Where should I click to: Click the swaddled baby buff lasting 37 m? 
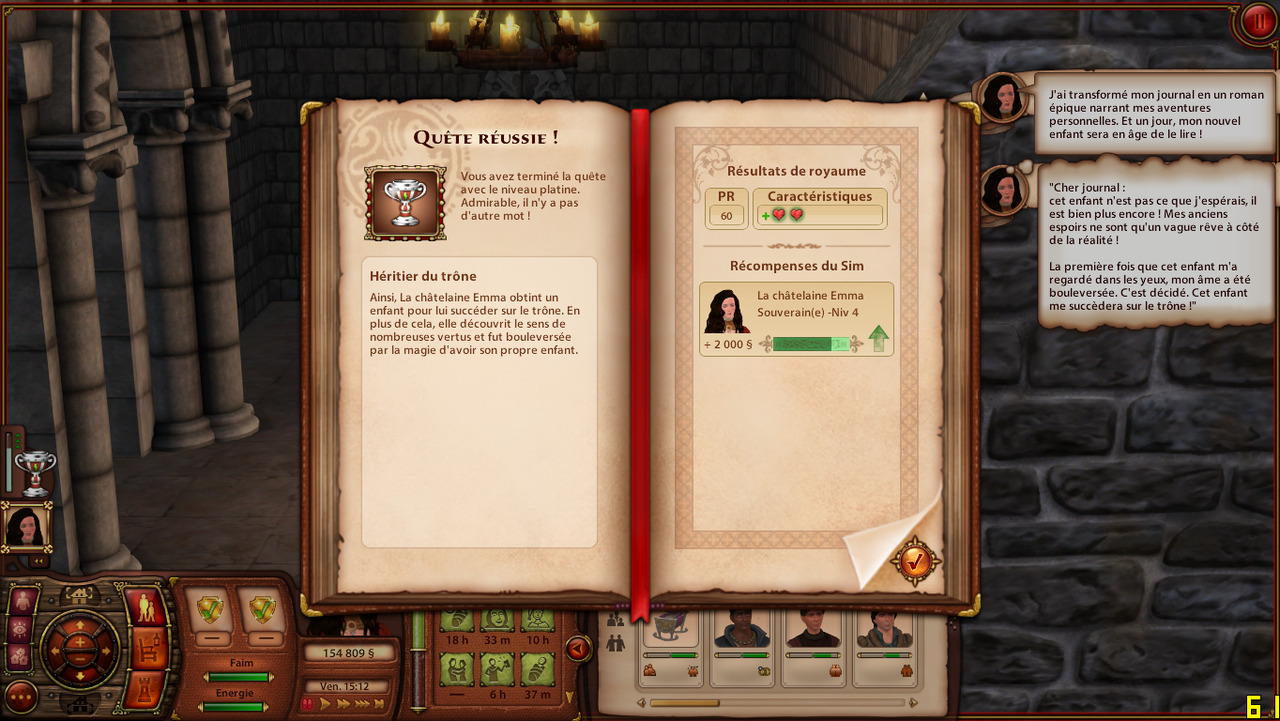pyautogui.click(x=537, y=668)
